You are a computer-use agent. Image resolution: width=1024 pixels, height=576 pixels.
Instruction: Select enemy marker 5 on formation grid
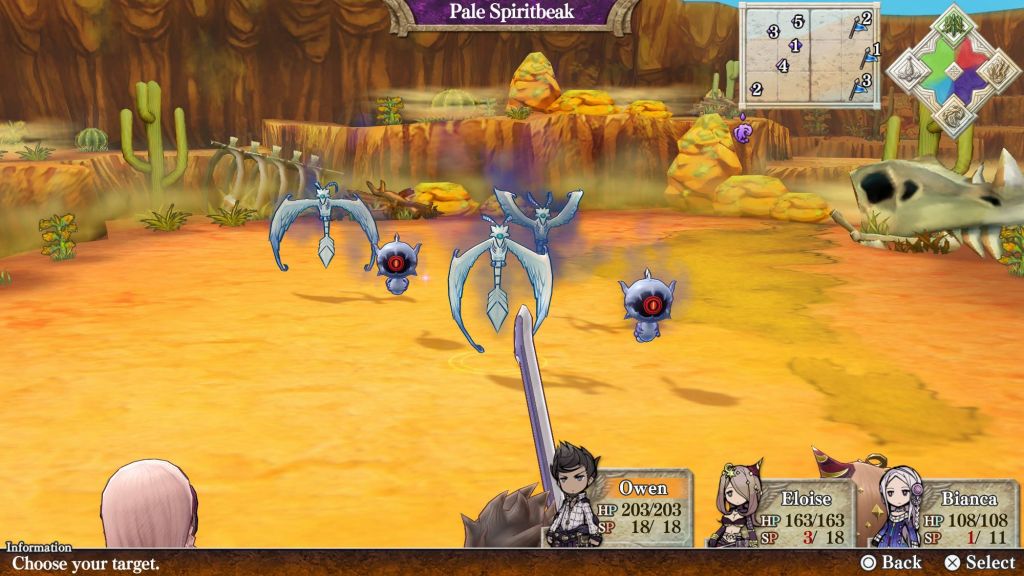[798, 22]
